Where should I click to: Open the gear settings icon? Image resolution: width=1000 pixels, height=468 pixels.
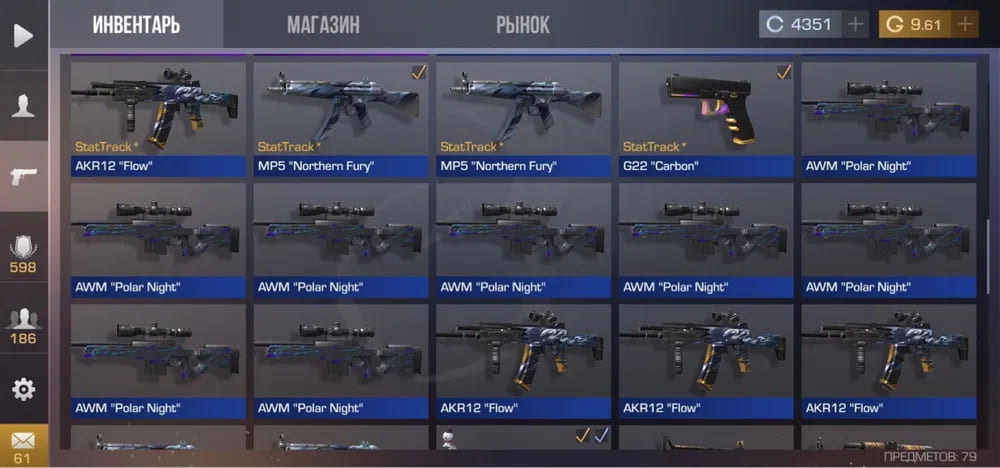tap(23, 389)
